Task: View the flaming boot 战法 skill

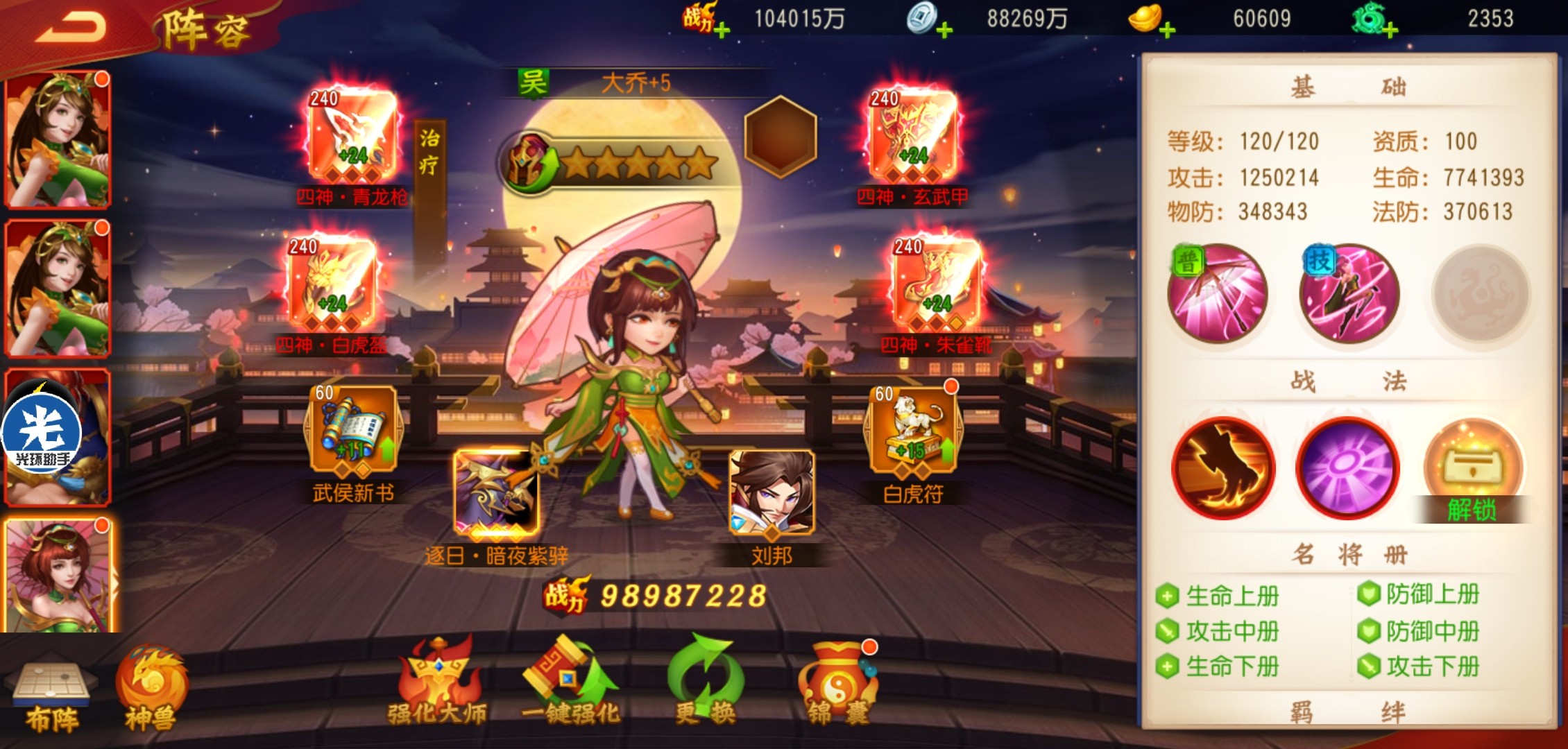Action: click(1222, 468)
